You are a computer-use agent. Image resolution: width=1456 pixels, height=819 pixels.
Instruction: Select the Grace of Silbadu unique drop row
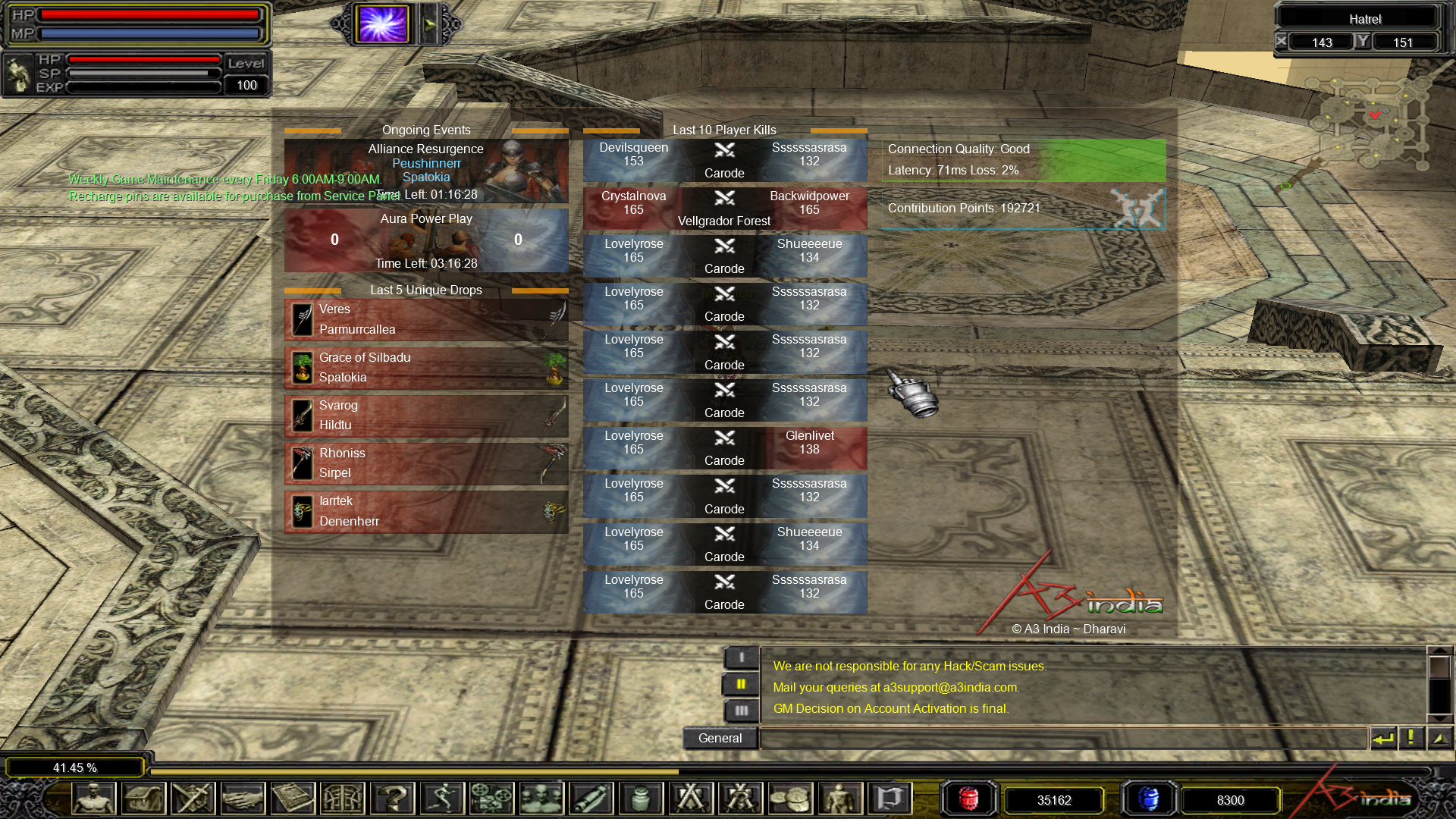point(426,368)
